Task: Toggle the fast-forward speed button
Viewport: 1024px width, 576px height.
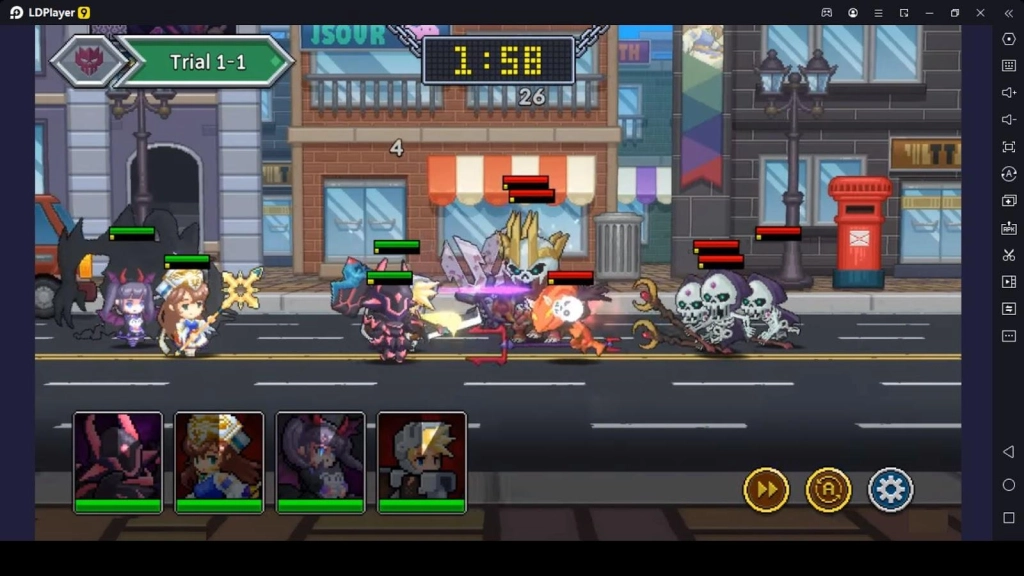Action: pyautogui.click(x=766, y=490)
